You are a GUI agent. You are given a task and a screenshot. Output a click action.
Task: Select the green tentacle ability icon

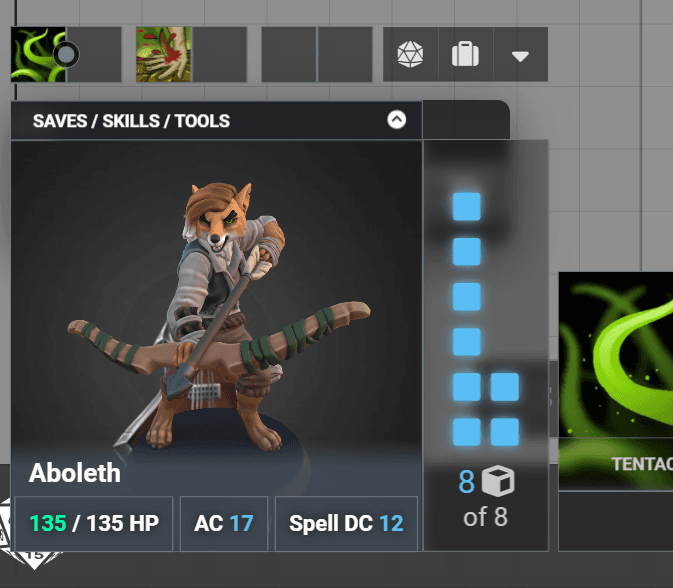coord(38,54)
